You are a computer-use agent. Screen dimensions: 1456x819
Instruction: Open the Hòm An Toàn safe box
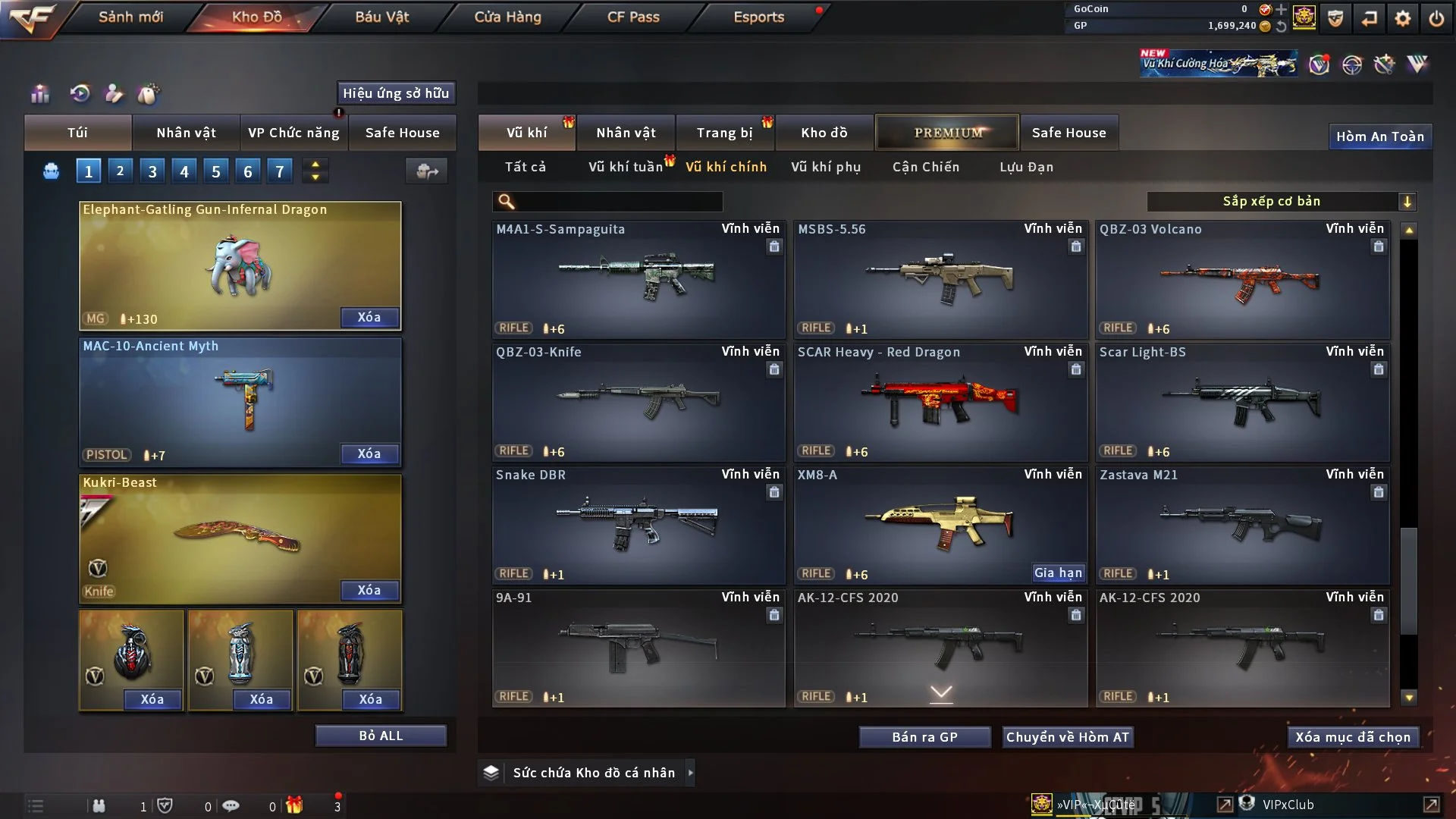point(1379,136)
